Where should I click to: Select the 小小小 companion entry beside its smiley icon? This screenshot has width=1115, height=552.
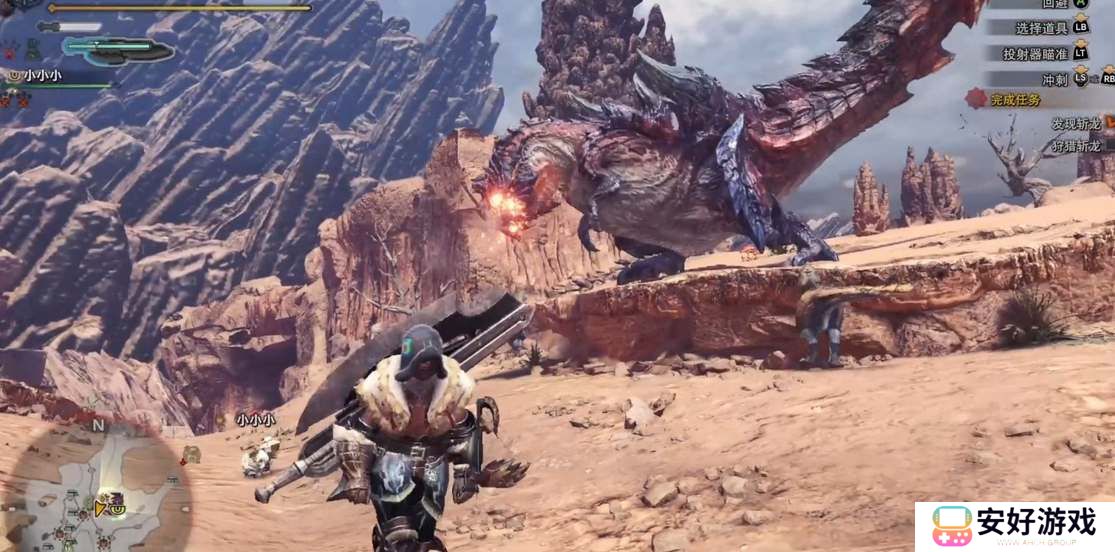(40, 75)
